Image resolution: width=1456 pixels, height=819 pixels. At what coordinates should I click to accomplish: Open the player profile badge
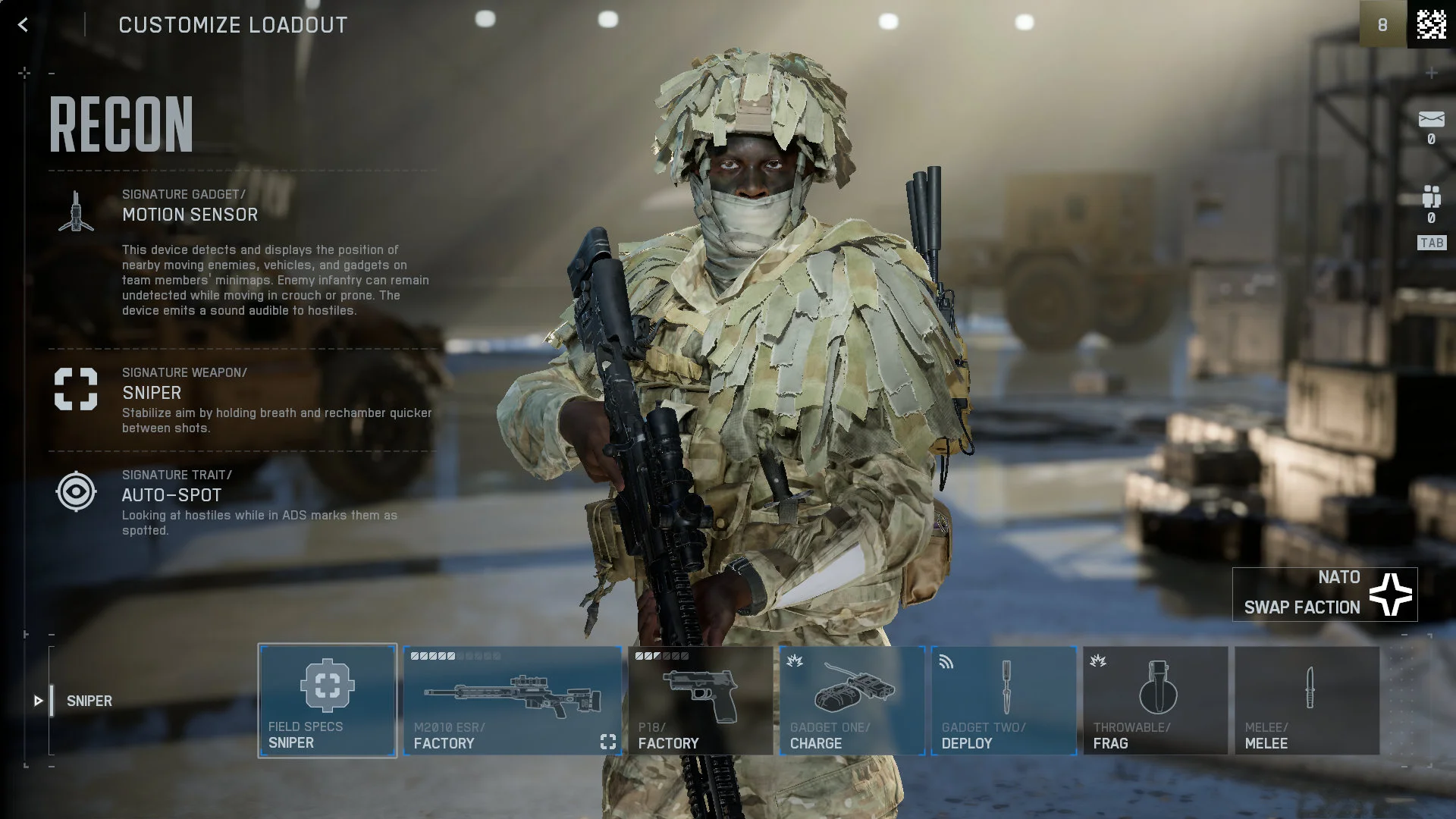coord(1430,25)
